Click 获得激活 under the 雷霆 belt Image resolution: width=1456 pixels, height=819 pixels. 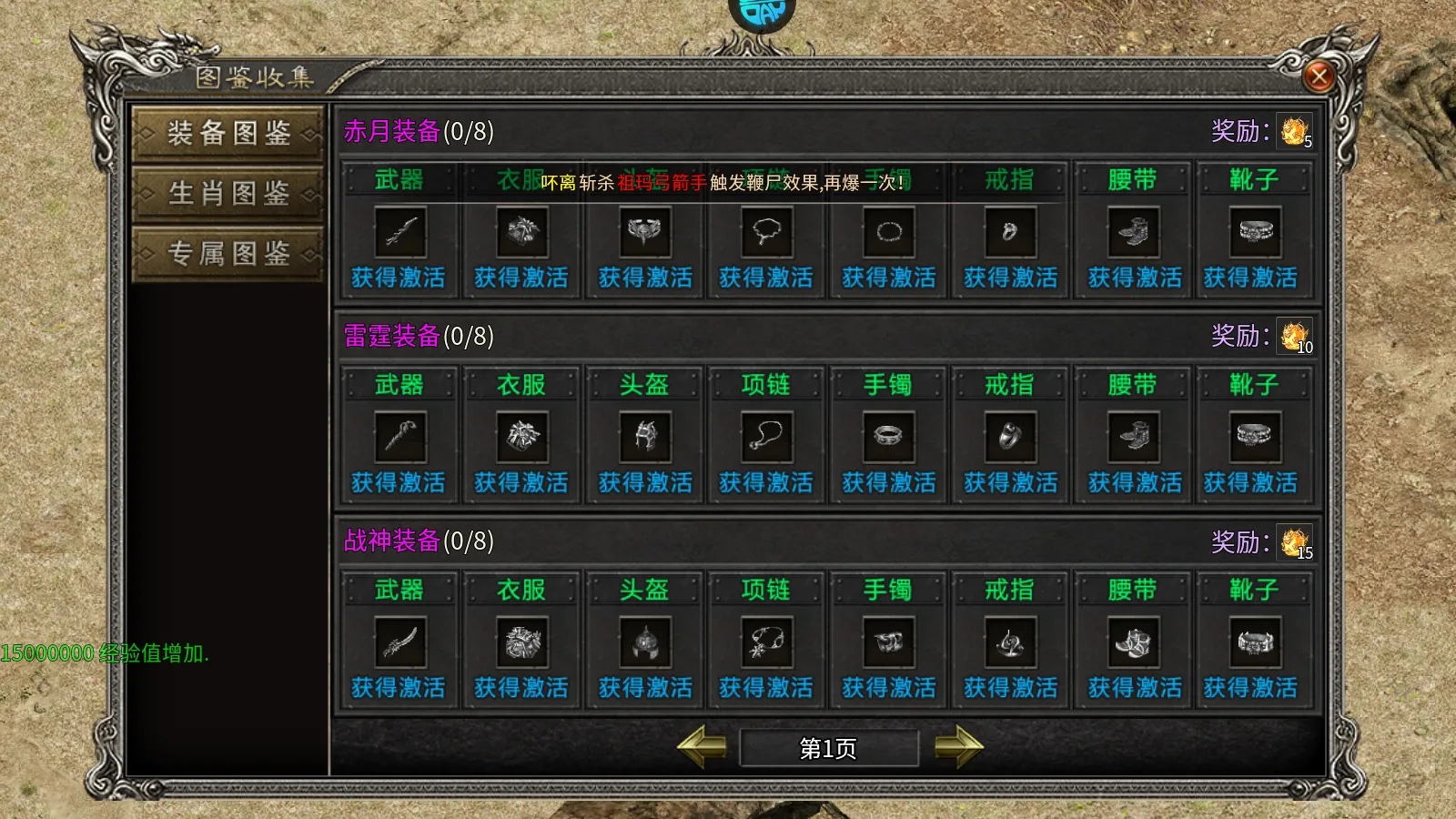point(1131,483)
